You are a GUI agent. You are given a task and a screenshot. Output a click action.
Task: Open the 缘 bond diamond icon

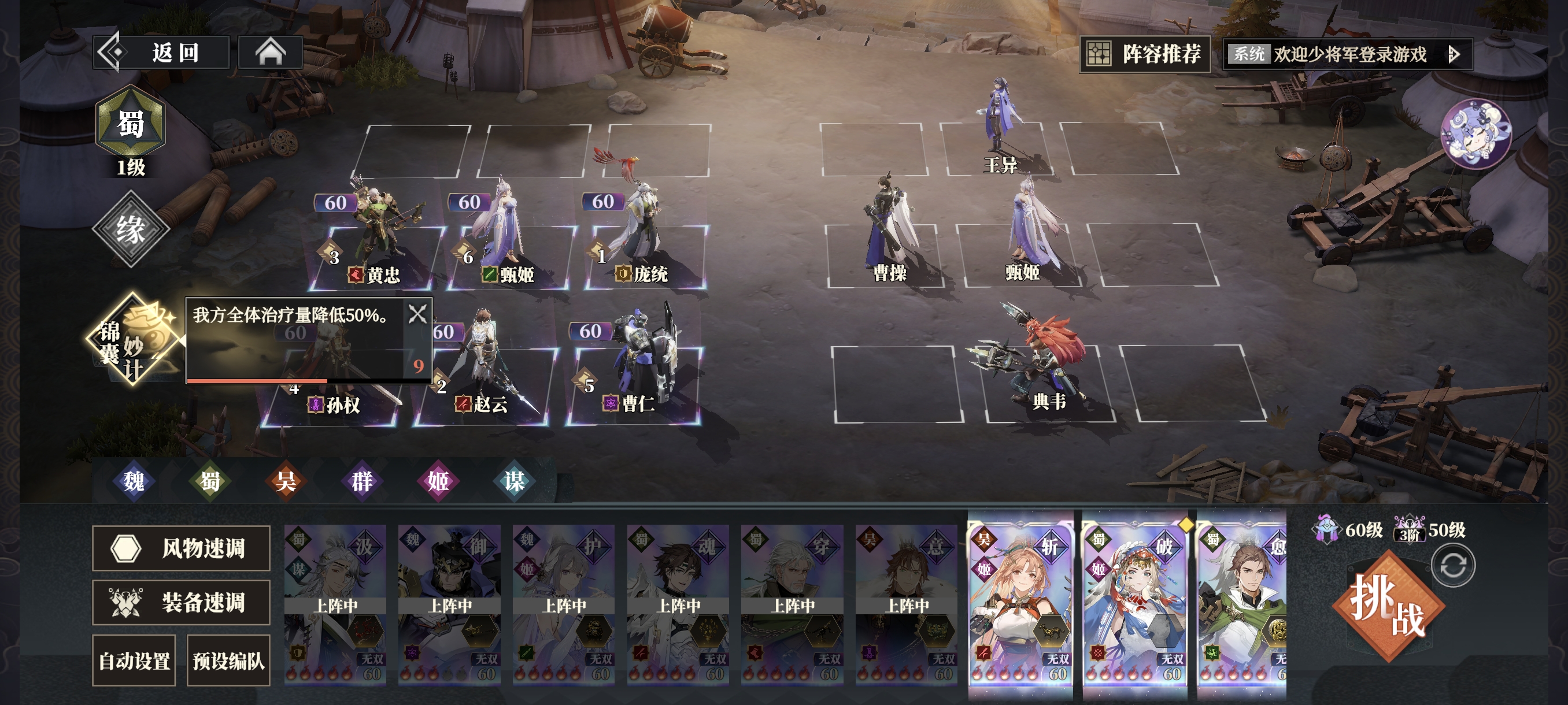(130, 229)
